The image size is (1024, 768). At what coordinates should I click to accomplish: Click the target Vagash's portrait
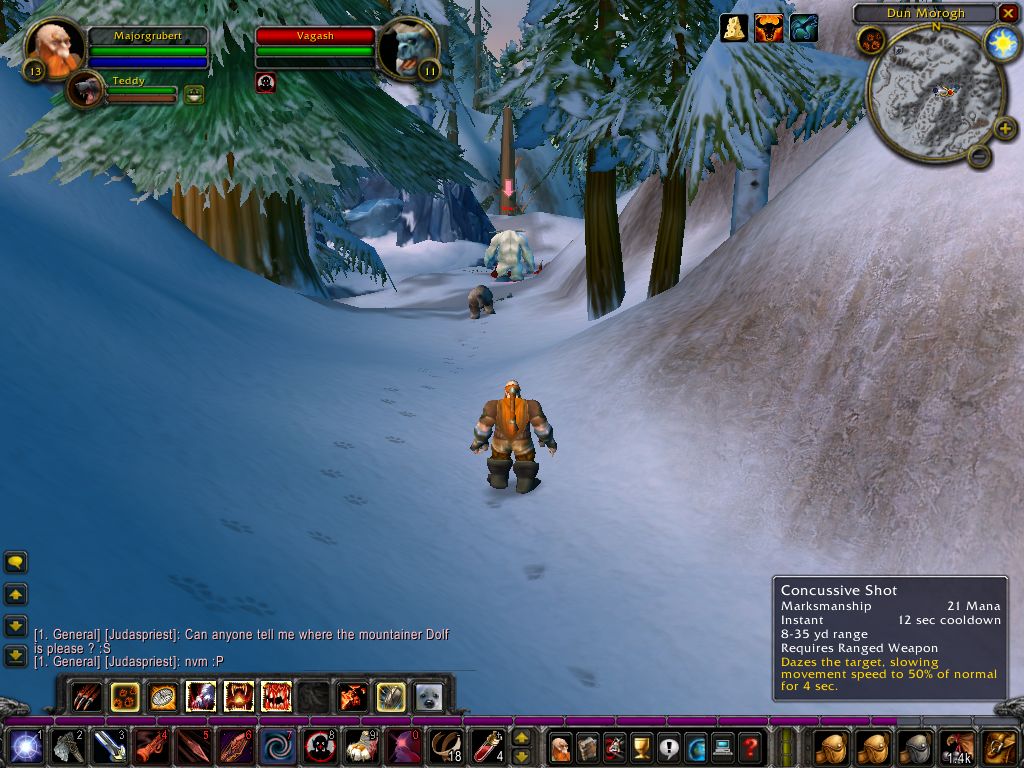pos(408,48)
